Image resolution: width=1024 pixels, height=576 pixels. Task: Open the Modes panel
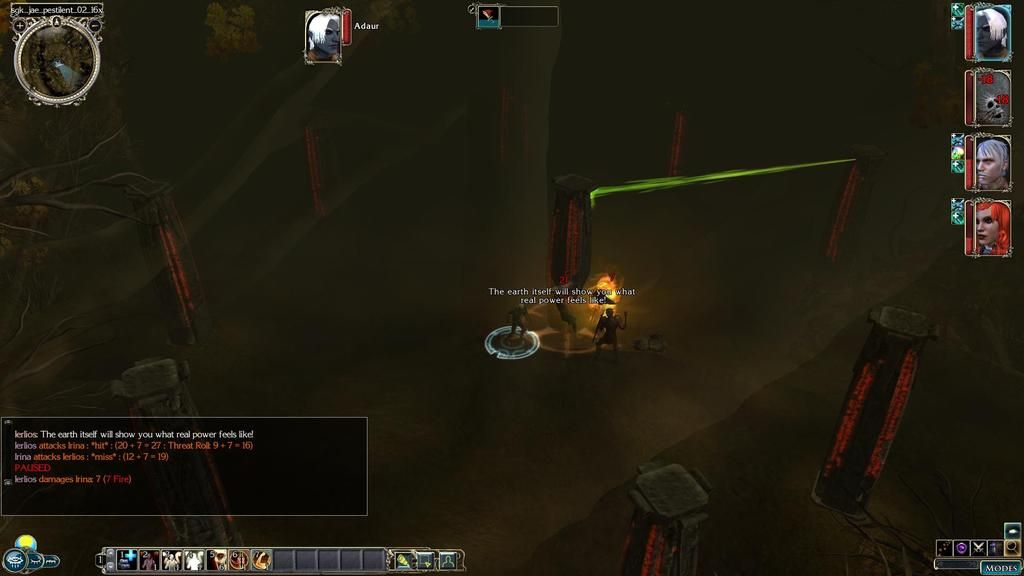click(x=1000, y=567)
